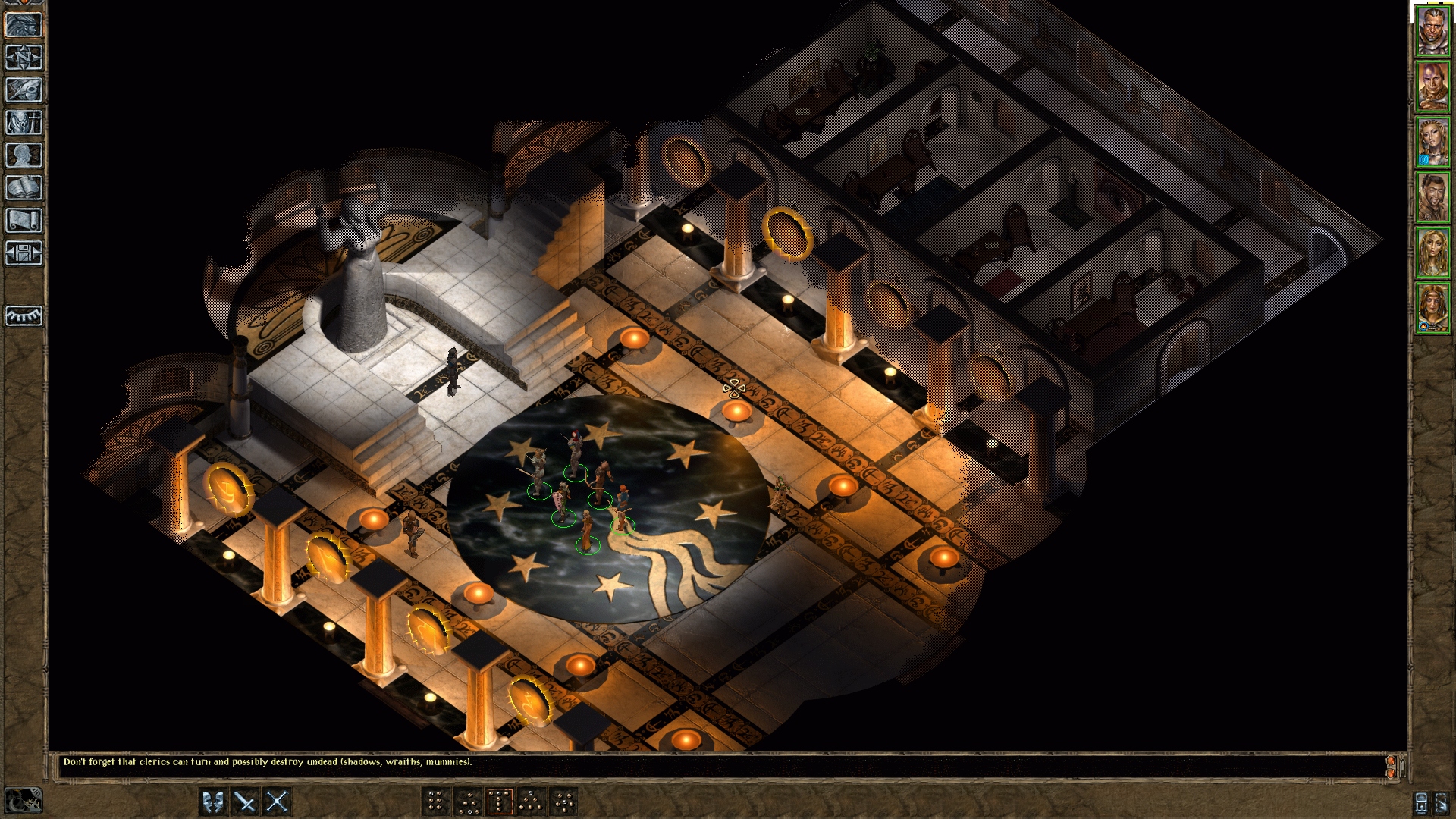Click the pointing-hand button at bottom right

coord(1441,804)
